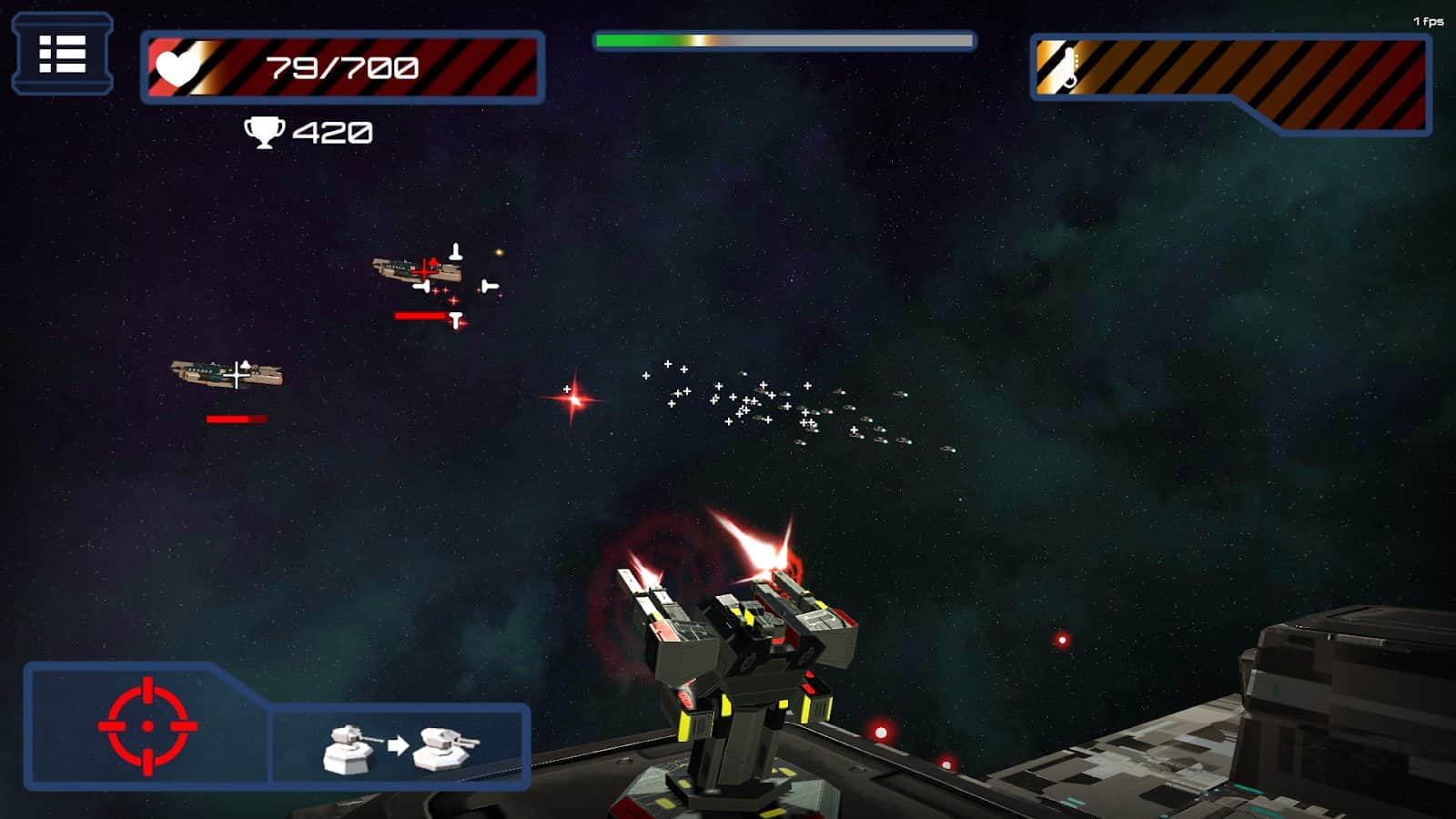
Task: Open the list menu button
Action: [62, 54]
